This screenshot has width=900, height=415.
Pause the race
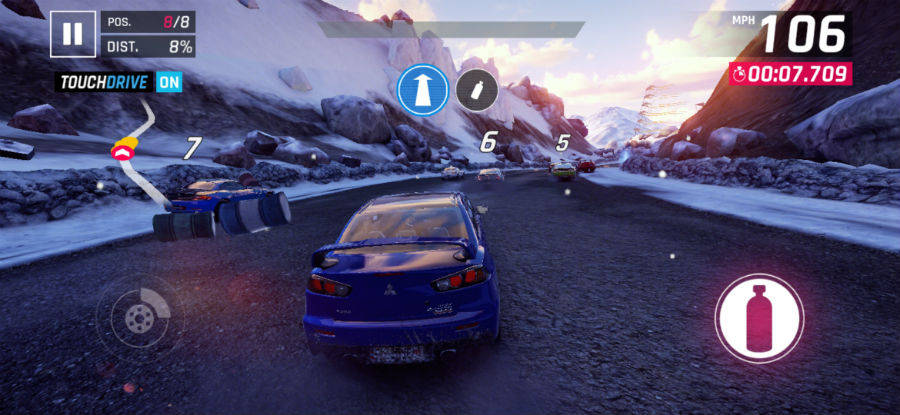72,33
